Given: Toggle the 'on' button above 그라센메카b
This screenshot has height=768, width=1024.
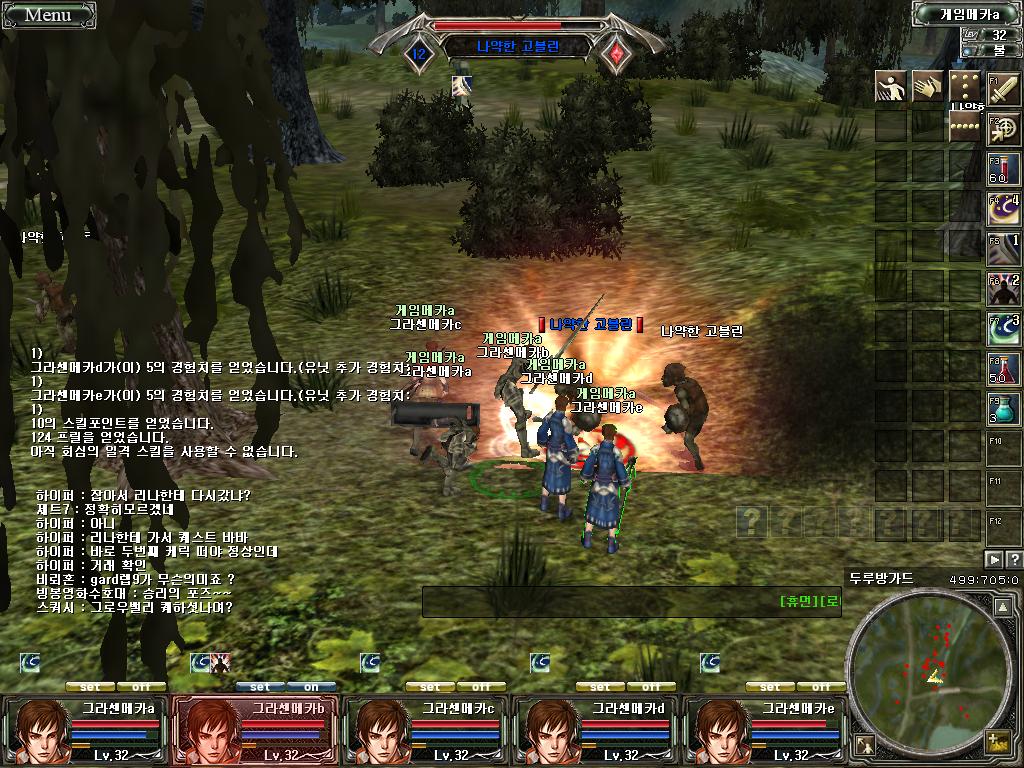Looking at the screenshot, I should [311, 687].
